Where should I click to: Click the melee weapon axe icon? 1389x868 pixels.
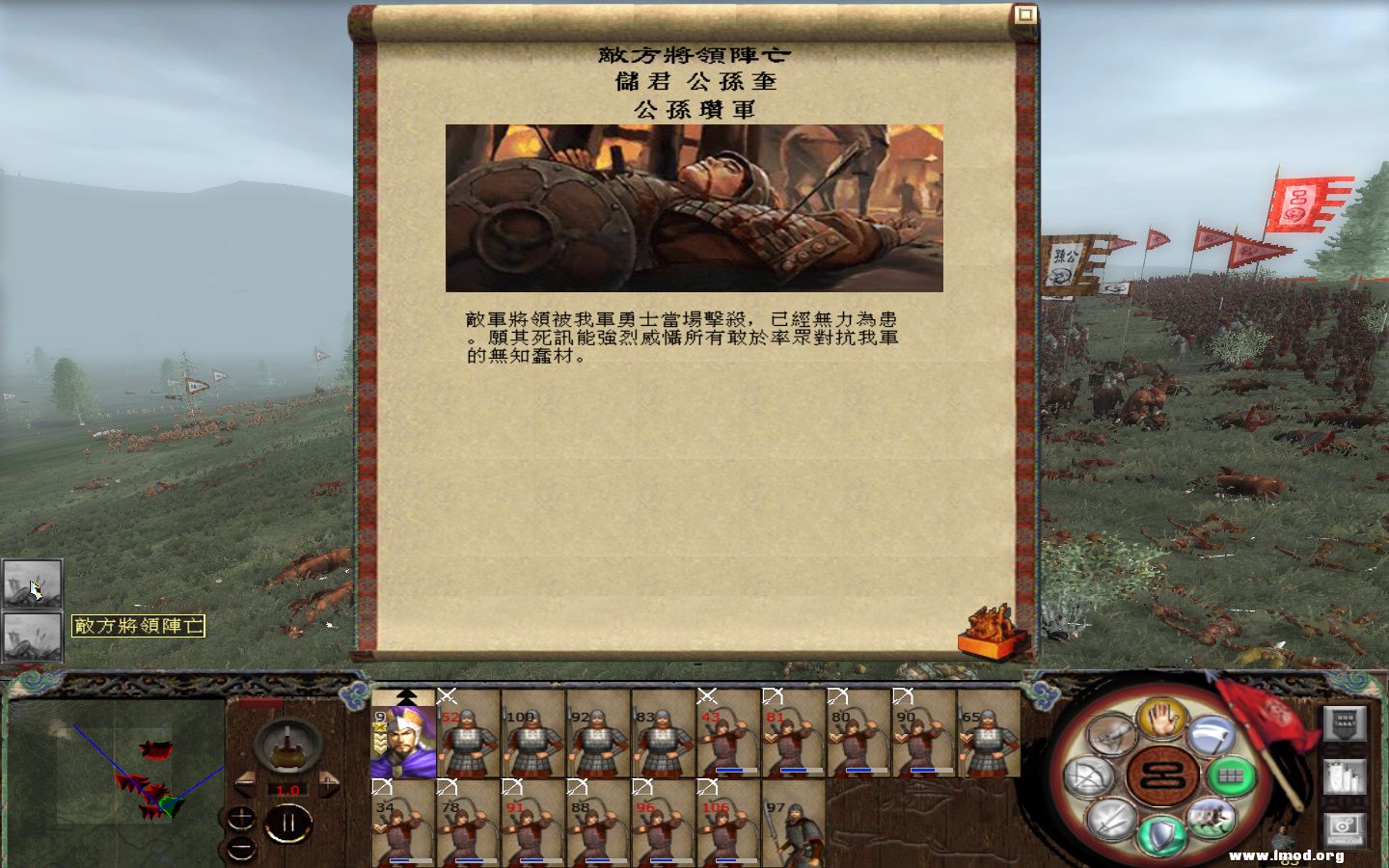click(1211, 735)
